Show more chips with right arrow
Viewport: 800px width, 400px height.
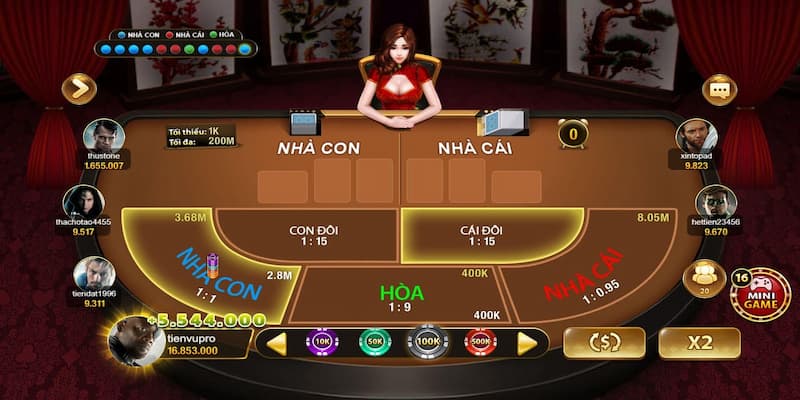point(527,343)
